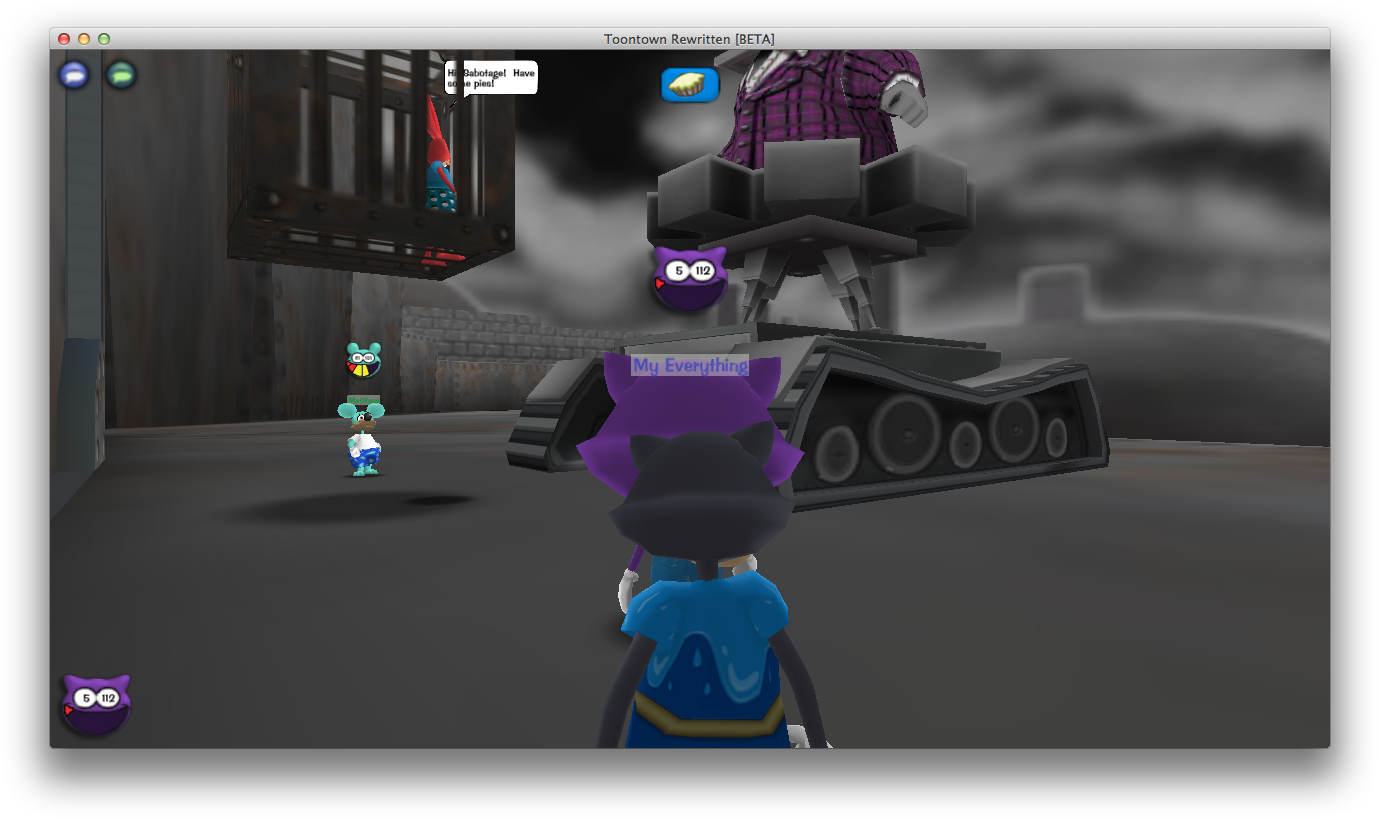This screenshot has height=819, width=1379.
Task: Select the Toontown Rewritten title bar text
Action: pos(690,39)
